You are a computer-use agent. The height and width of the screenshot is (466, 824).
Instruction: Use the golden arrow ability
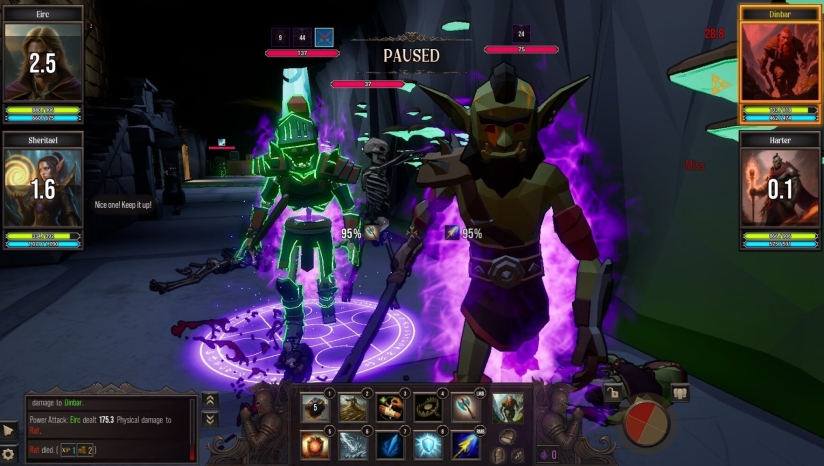[x=469, y=444]
